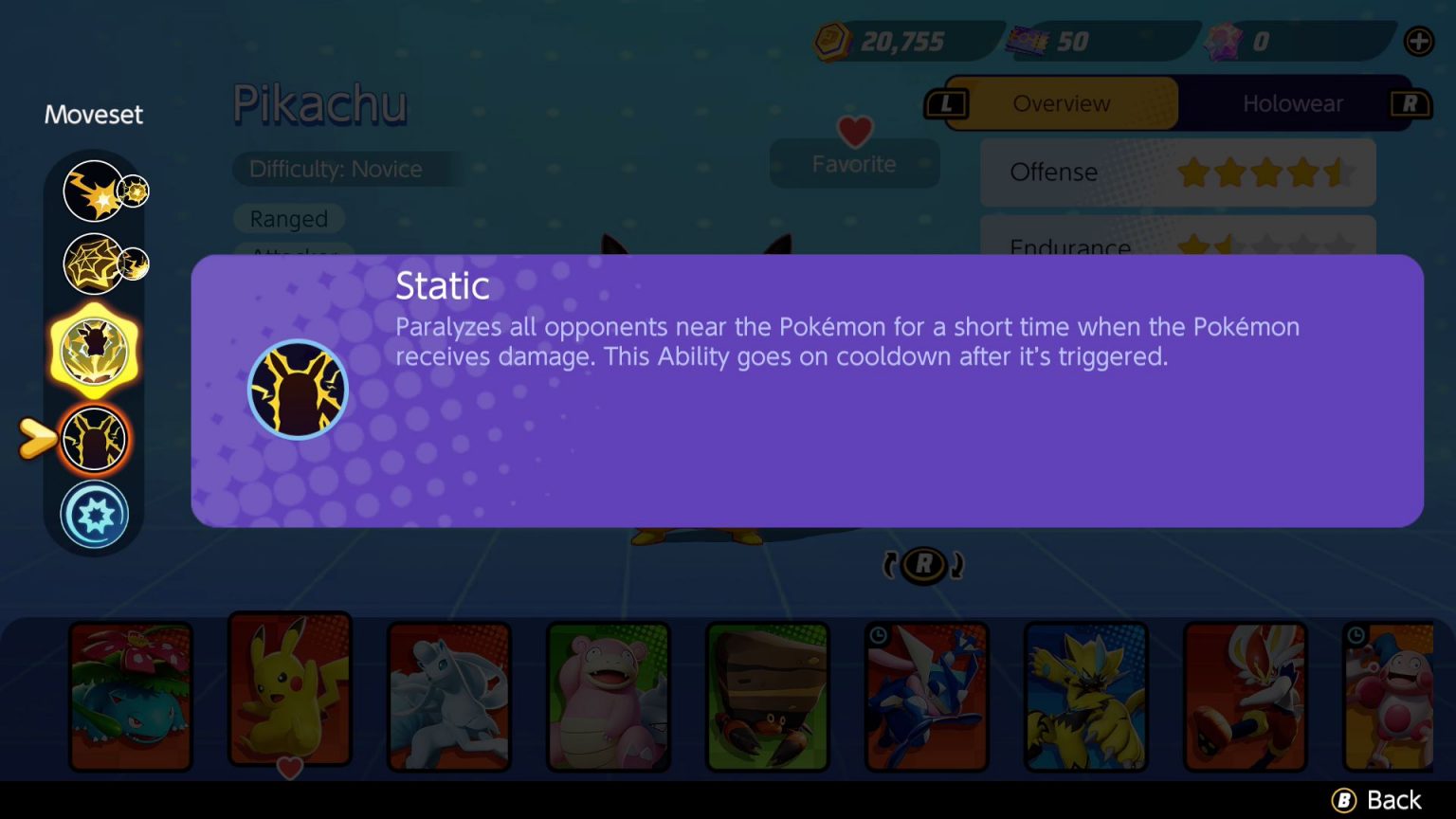Activate the Static ability highlight marker
The height and width of the screenshot is (819, 1456).
click(38, 436)
